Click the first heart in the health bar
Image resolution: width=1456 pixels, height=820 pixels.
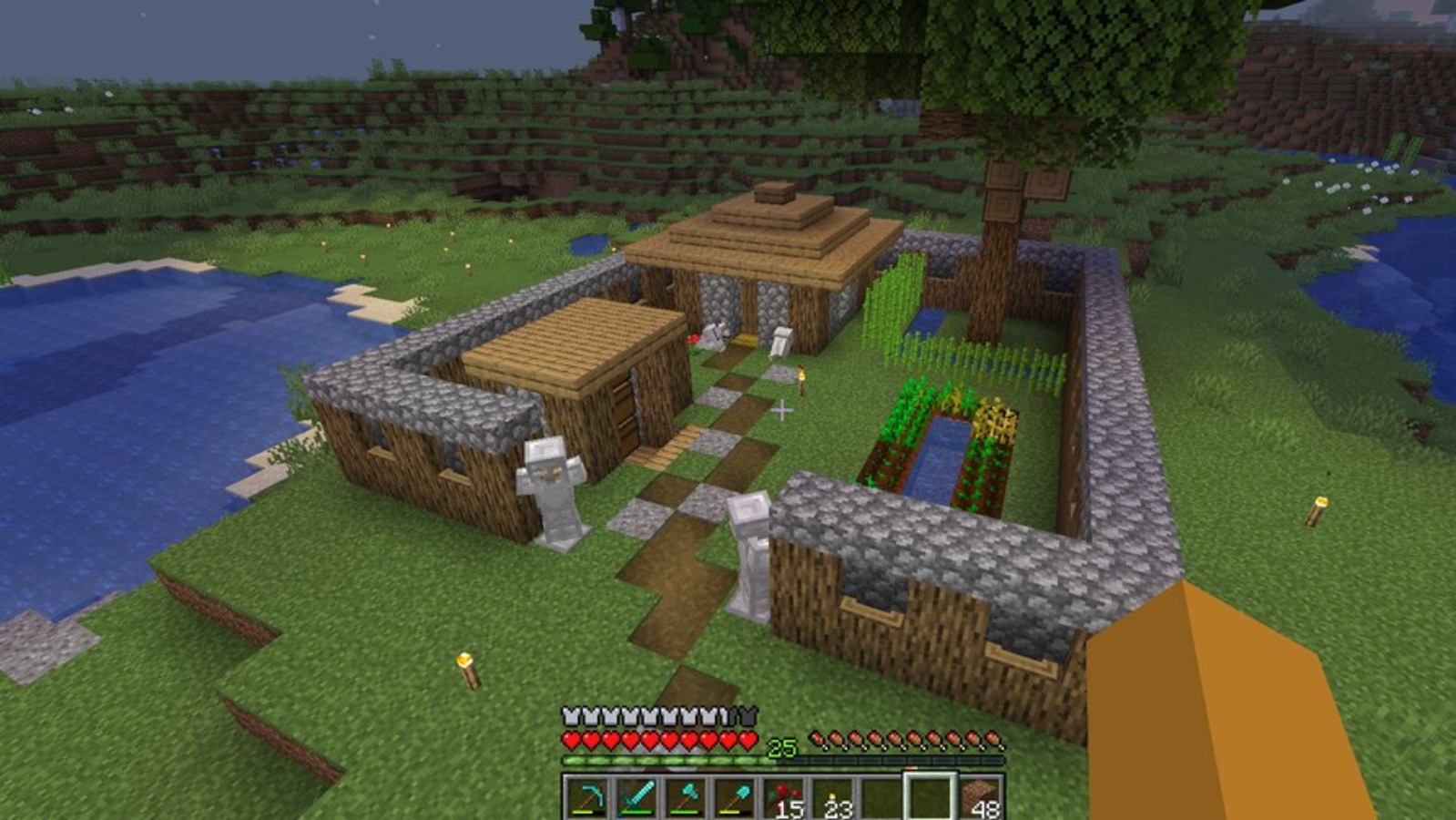point(572,738)
